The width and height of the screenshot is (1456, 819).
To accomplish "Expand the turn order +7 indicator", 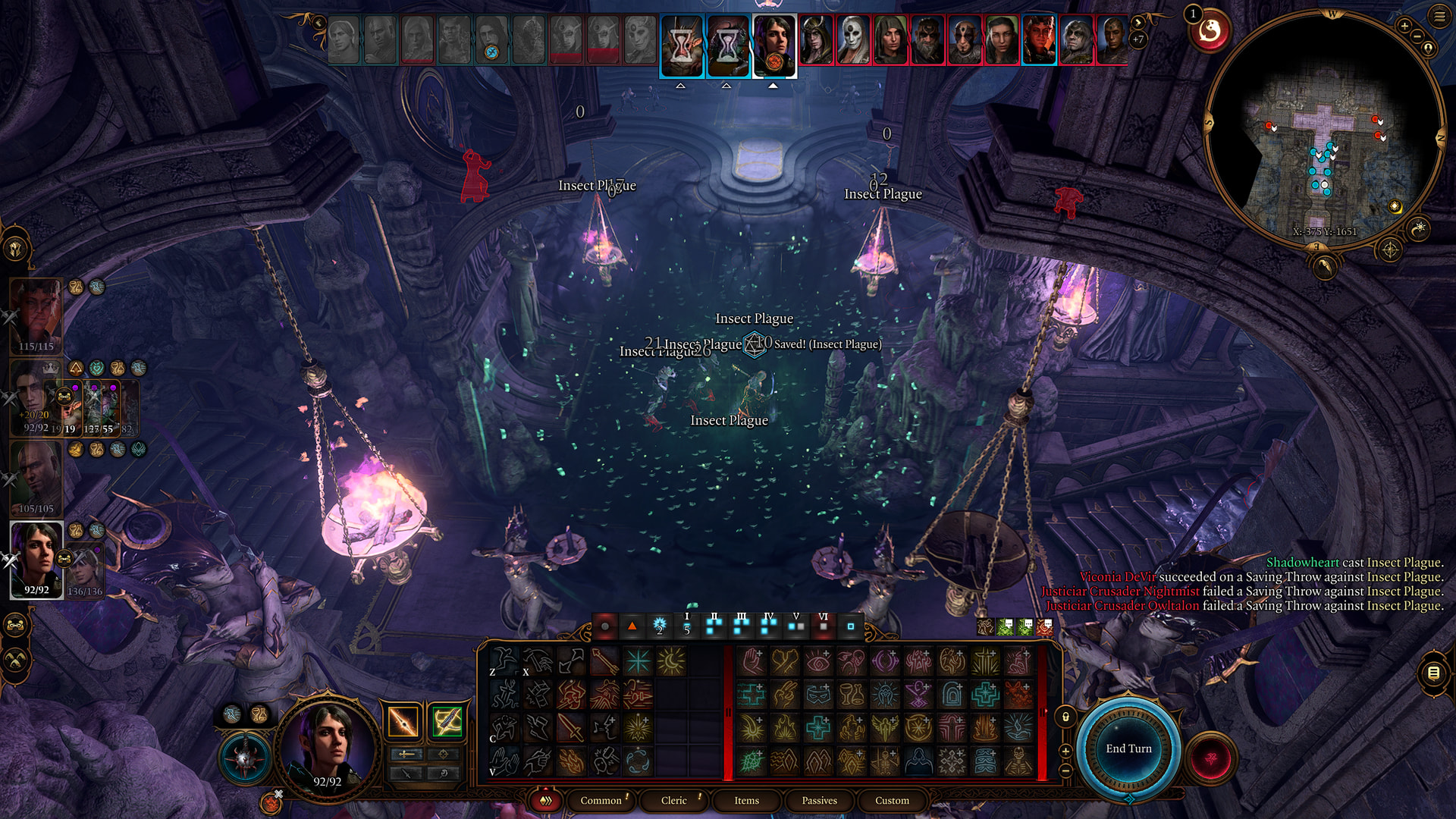I will [x=1137, y=39].
